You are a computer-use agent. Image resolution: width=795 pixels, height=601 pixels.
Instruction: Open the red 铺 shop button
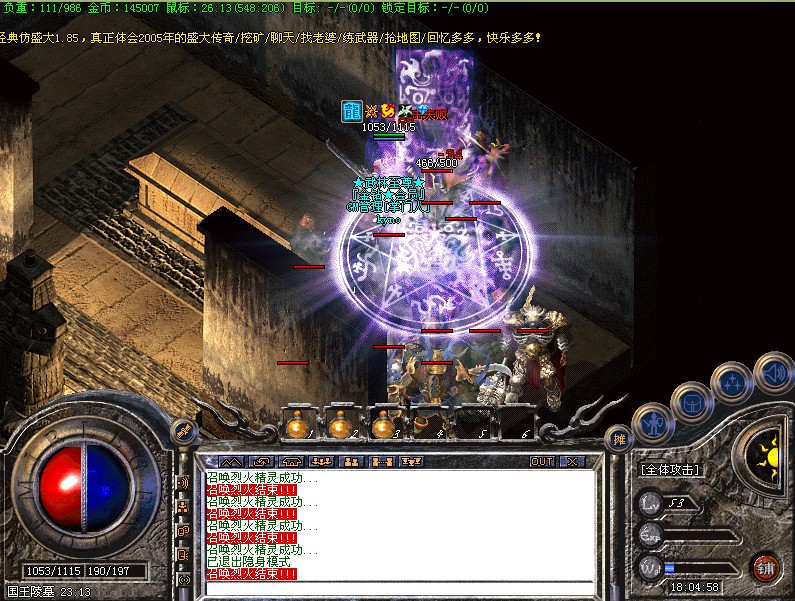coord(766,567)
